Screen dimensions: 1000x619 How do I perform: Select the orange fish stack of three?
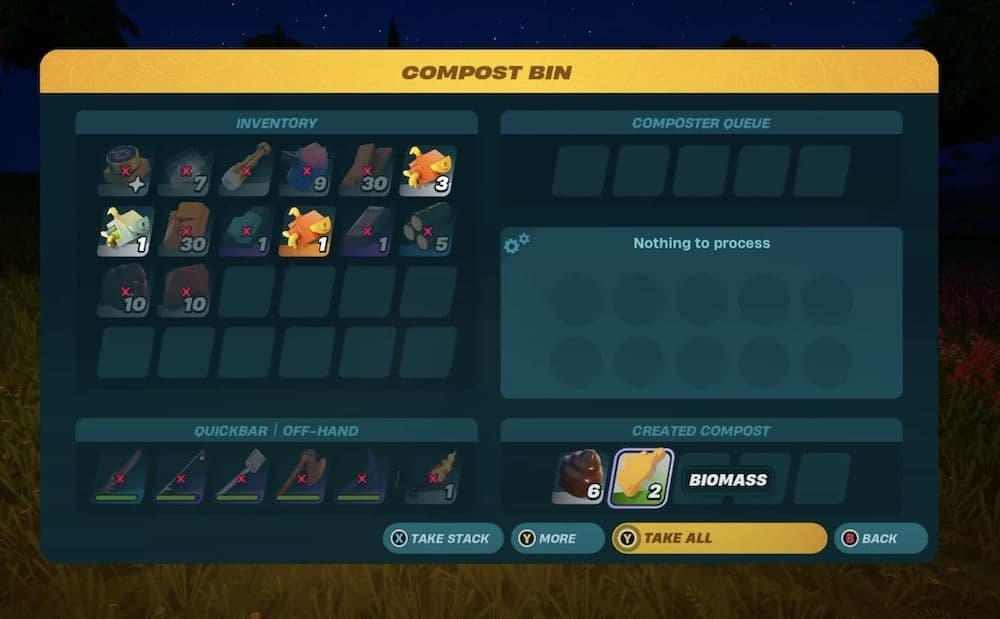(428, 170)
